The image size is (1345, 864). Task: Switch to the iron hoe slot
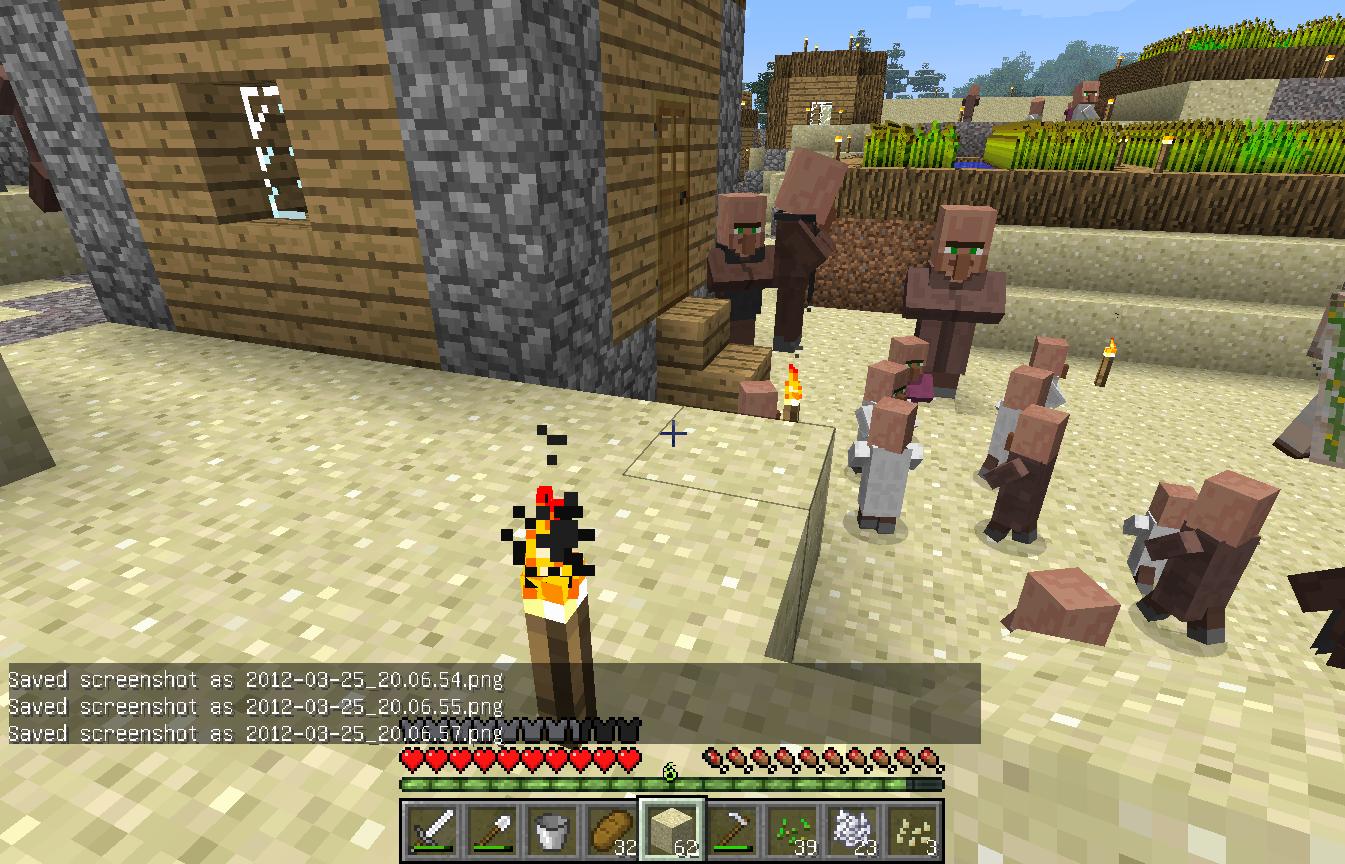(x=732, y=829)
